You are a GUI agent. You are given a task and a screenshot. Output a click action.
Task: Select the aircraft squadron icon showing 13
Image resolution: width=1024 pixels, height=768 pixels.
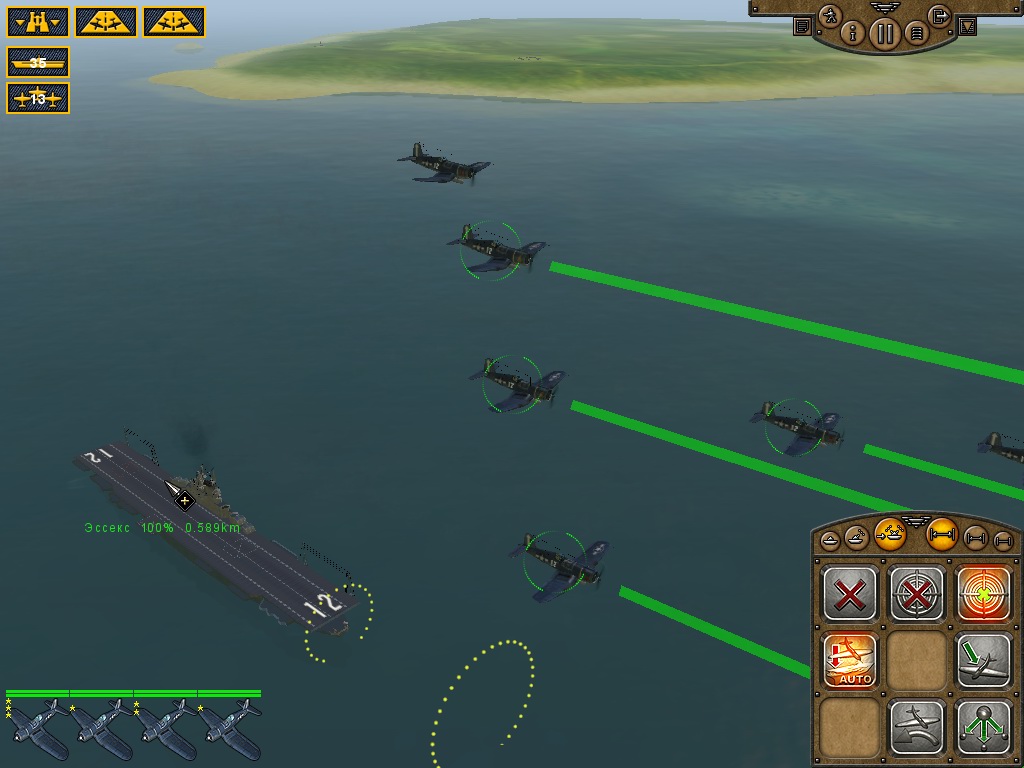(x=38, y=98)
